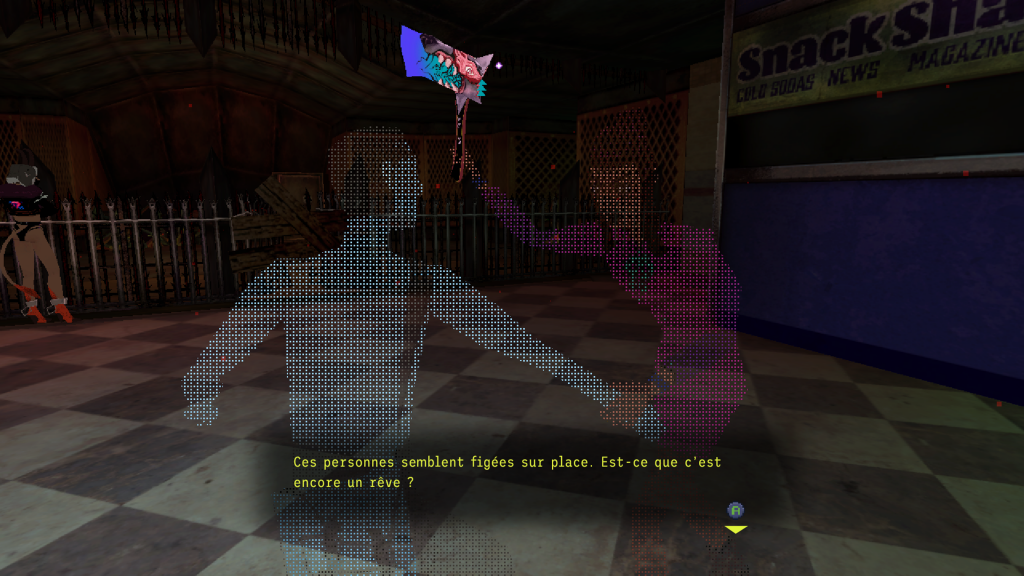Advance dialogue with the yellow continue arrow

click(x=736, y=528)
